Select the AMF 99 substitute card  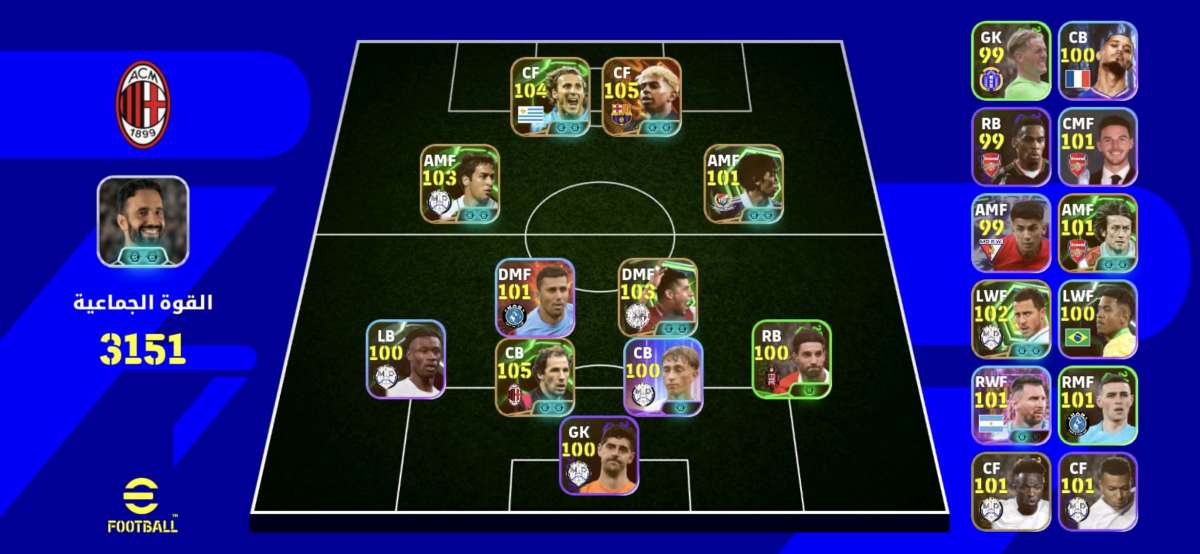[x=1011, y=233]
